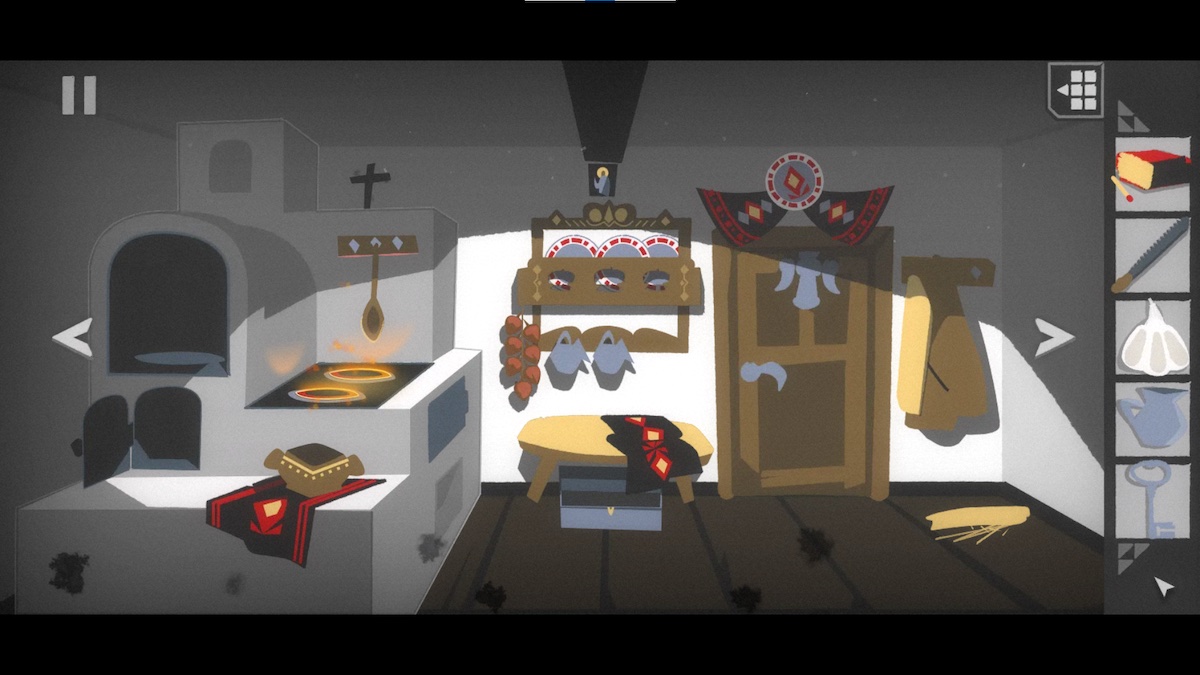Navigate to the room on the left
Screen dimensions: 1200x675
pyautogui.click(x=72, y=337)
